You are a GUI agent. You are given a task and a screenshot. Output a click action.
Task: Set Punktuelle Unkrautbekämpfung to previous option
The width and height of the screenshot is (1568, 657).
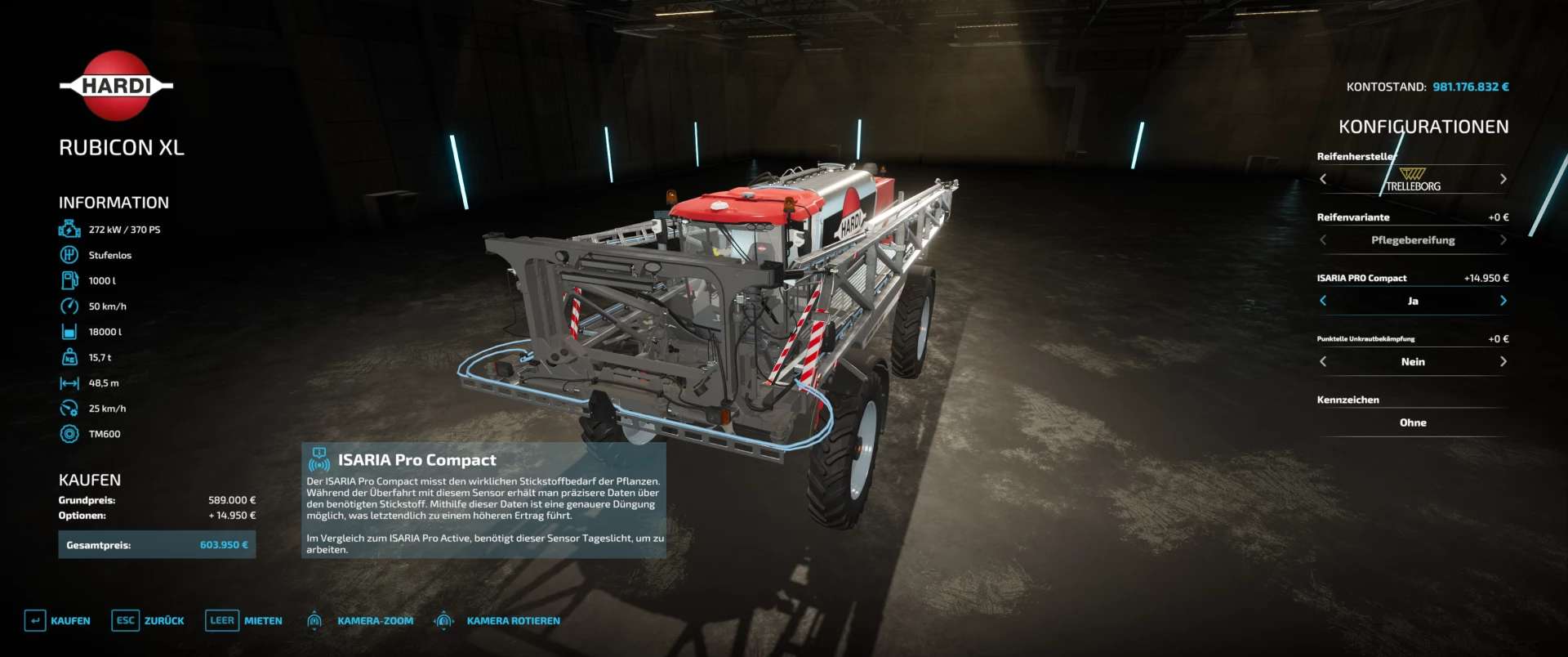tap(1323, 362)
